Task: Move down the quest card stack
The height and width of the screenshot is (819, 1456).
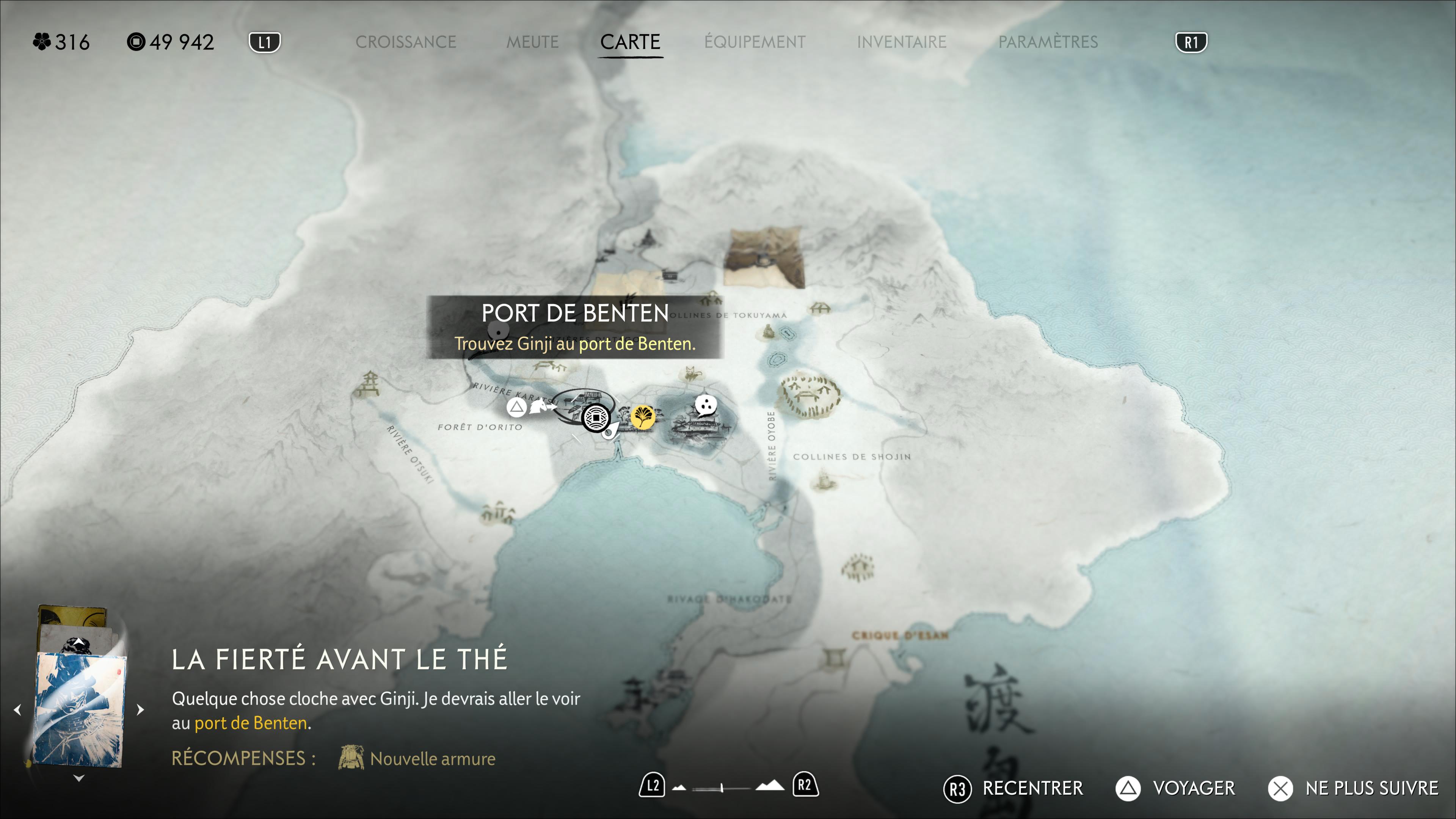Action: pyautogui.click(x=79, y=779)
